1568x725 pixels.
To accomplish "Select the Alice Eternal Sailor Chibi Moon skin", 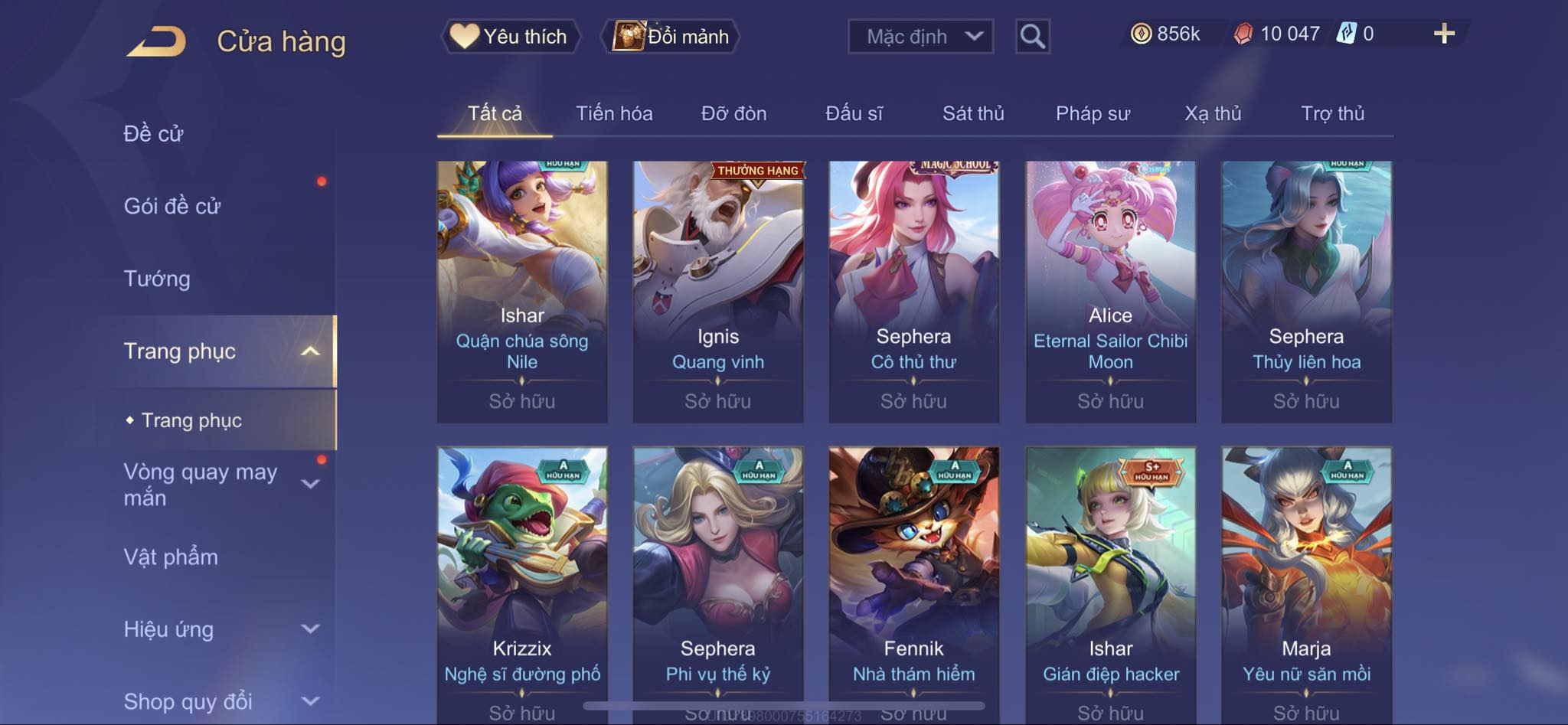I will 1110,291.
